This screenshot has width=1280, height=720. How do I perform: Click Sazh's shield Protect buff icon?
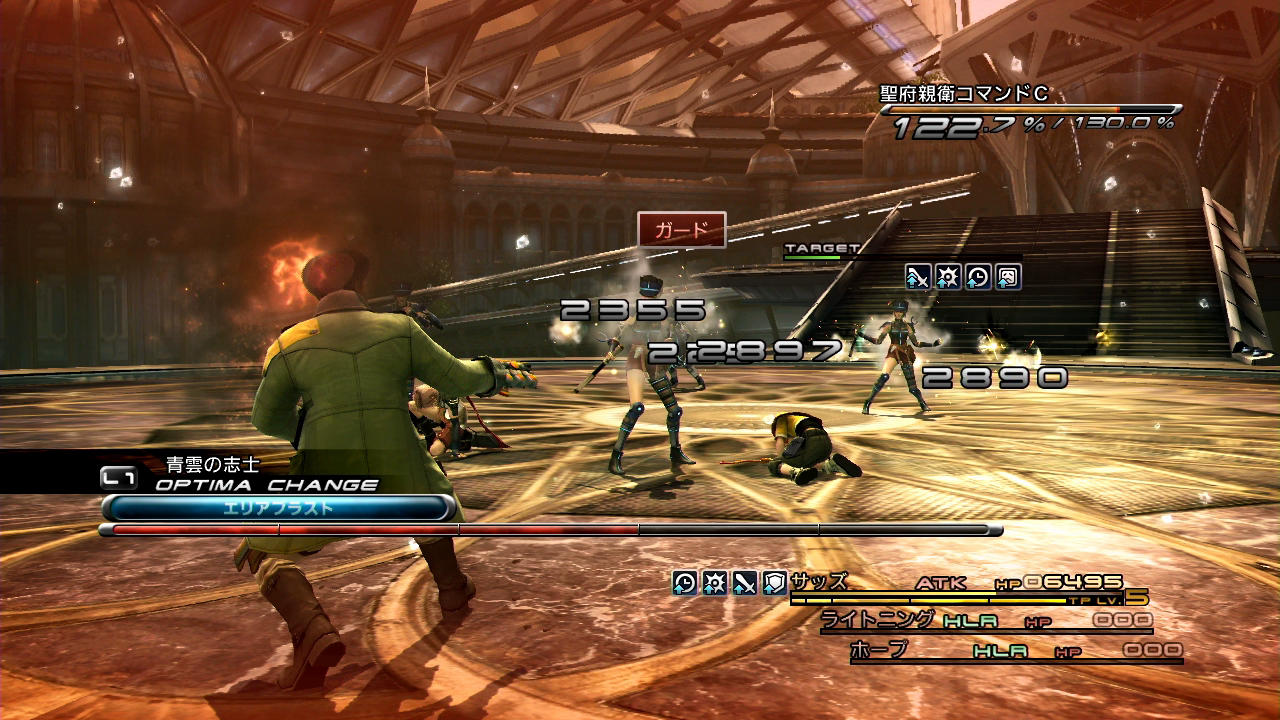point(774,583)
